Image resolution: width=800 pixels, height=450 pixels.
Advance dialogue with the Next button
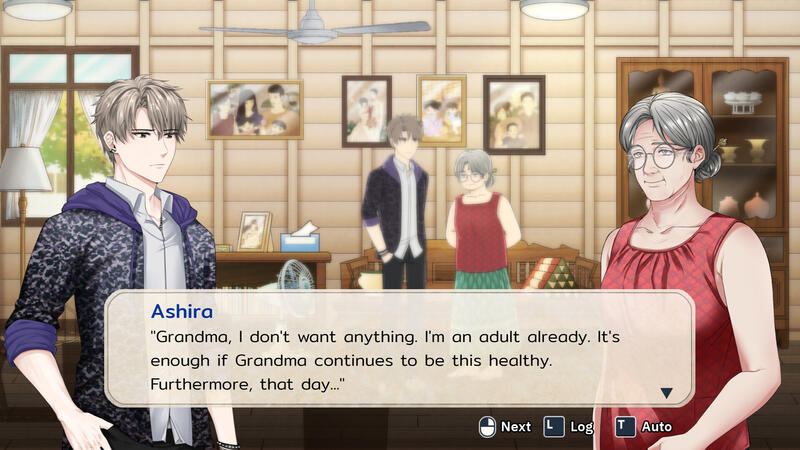[505, 426]
